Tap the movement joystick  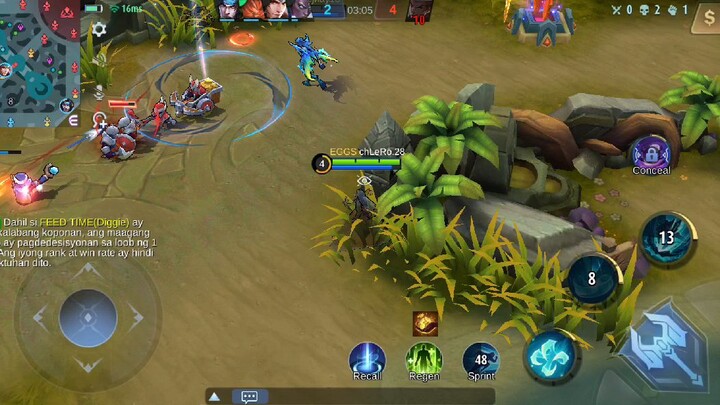click(88, 318)
